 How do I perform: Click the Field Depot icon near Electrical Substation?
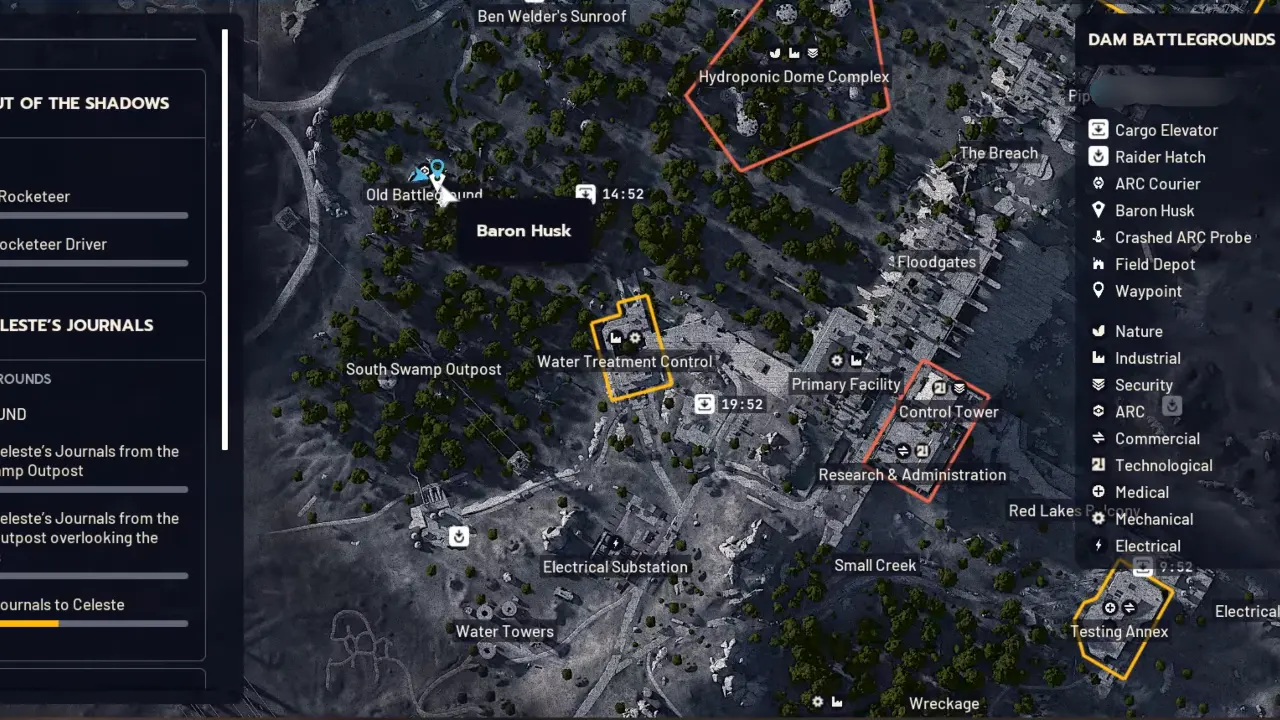coord(459,537)
